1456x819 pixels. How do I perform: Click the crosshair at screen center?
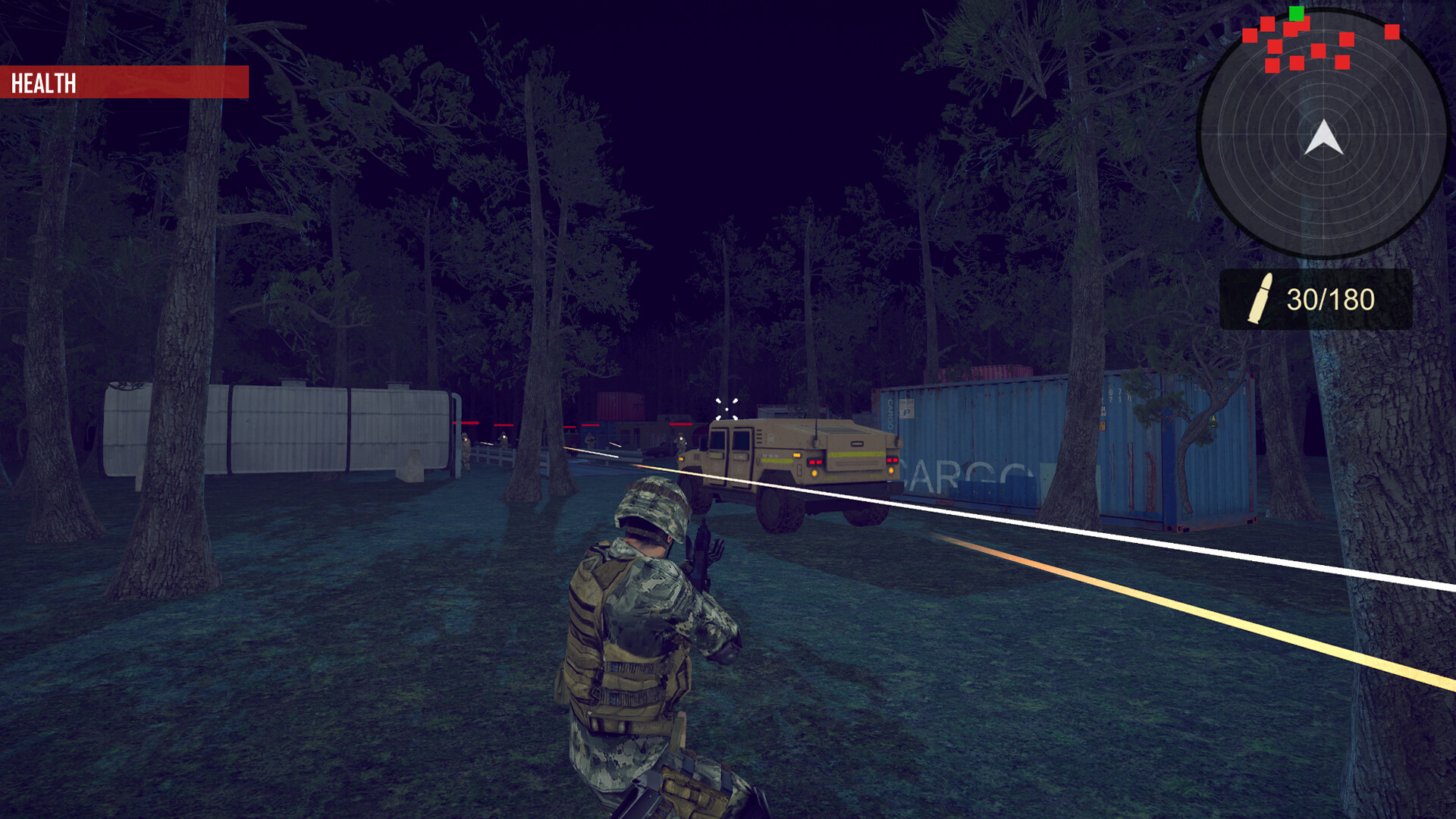(x=727, y=409)
